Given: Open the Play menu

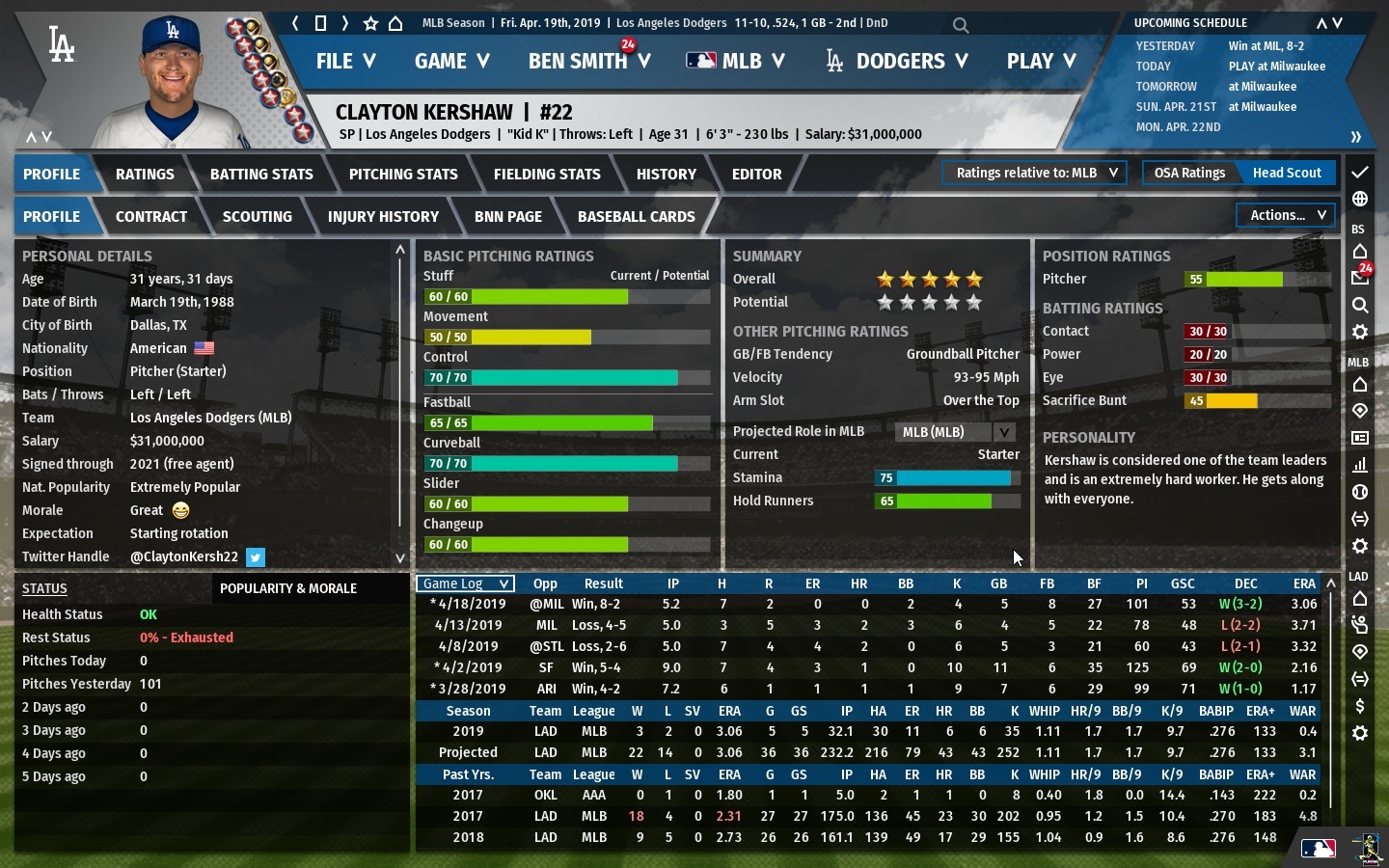Looking at the screenshot, I should click(1040, 61).
